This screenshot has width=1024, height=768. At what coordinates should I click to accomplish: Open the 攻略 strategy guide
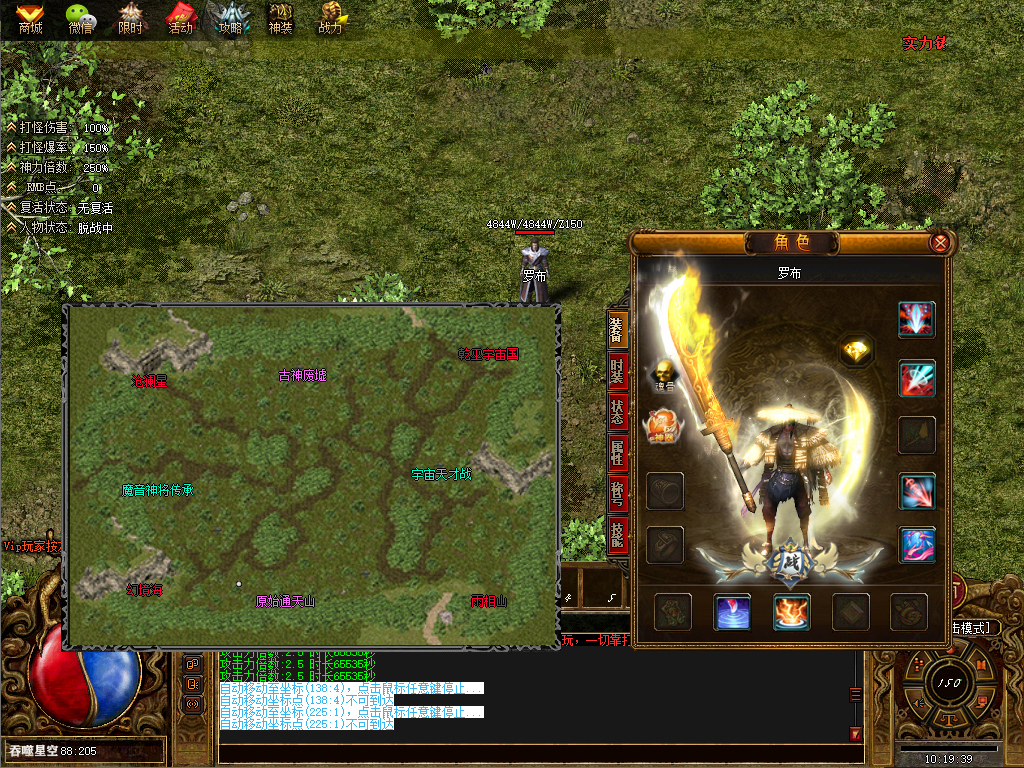click(231, 19)
